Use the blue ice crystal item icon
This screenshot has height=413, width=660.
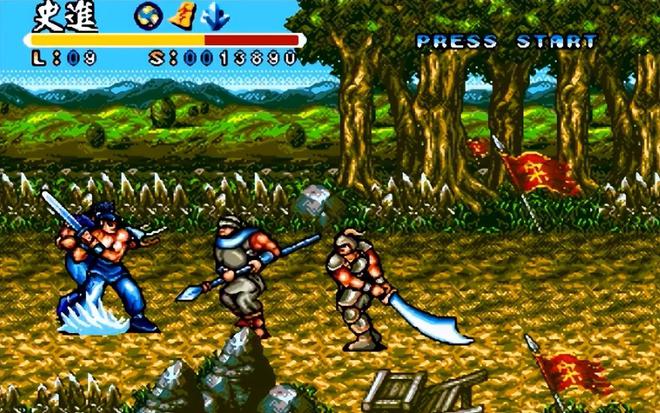215,17
